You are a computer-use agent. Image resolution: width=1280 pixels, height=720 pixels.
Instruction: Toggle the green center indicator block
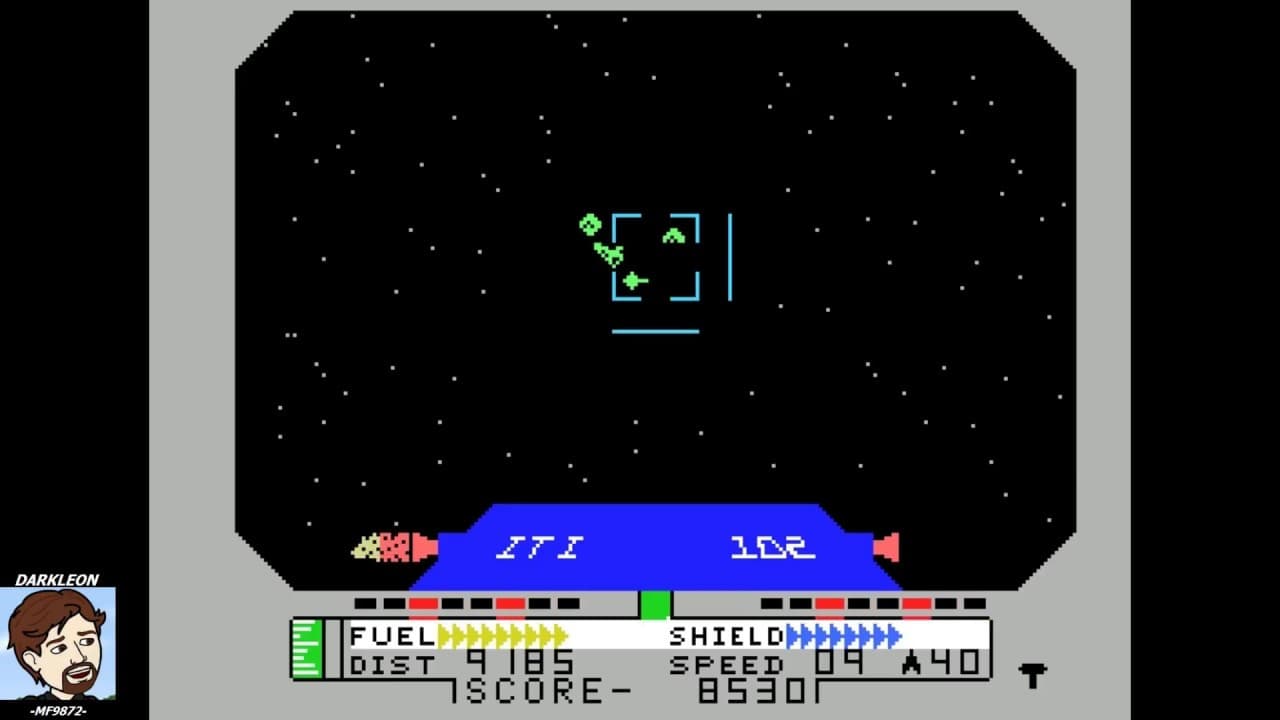click(x=654, y=604)
